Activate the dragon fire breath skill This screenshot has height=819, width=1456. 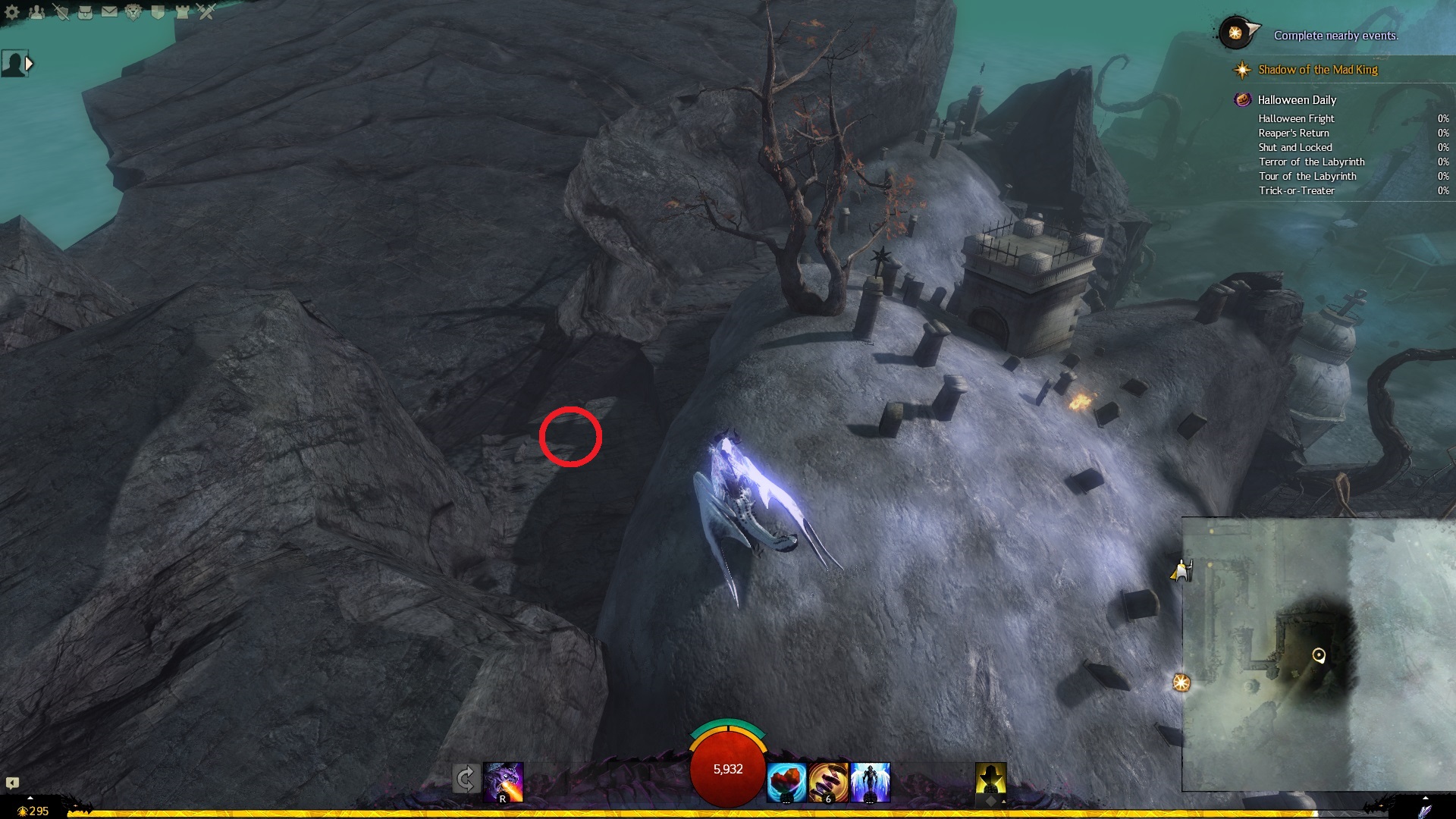click(504, 783)
